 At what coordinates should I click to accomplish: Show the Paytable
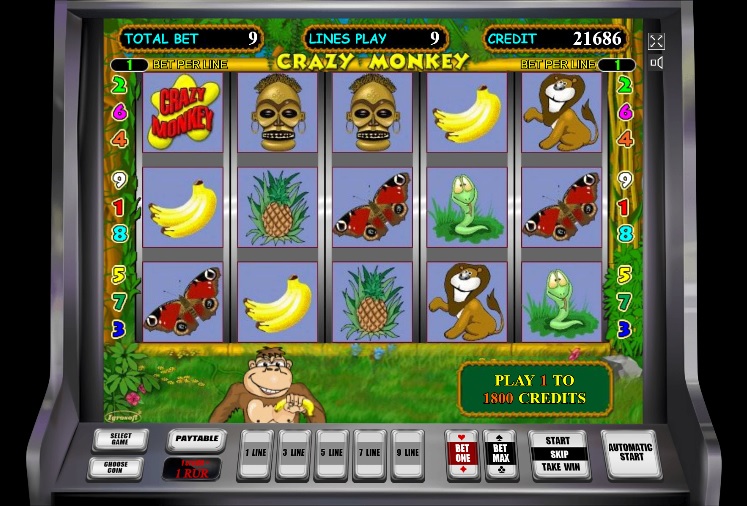click(x=194, y=439)
